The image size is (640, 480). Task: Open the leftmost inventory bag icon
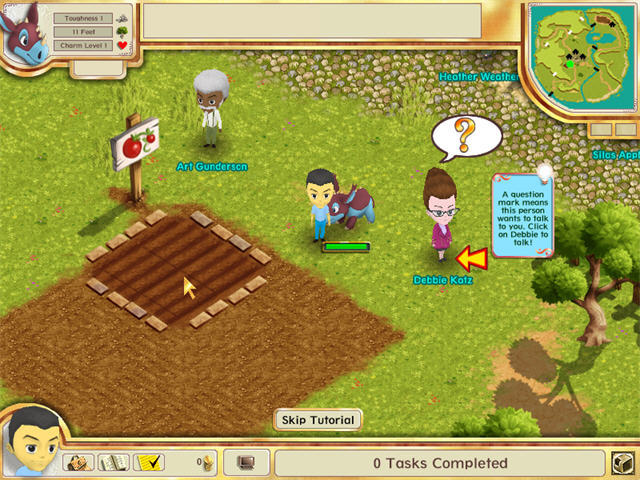[x=80, y=462]
